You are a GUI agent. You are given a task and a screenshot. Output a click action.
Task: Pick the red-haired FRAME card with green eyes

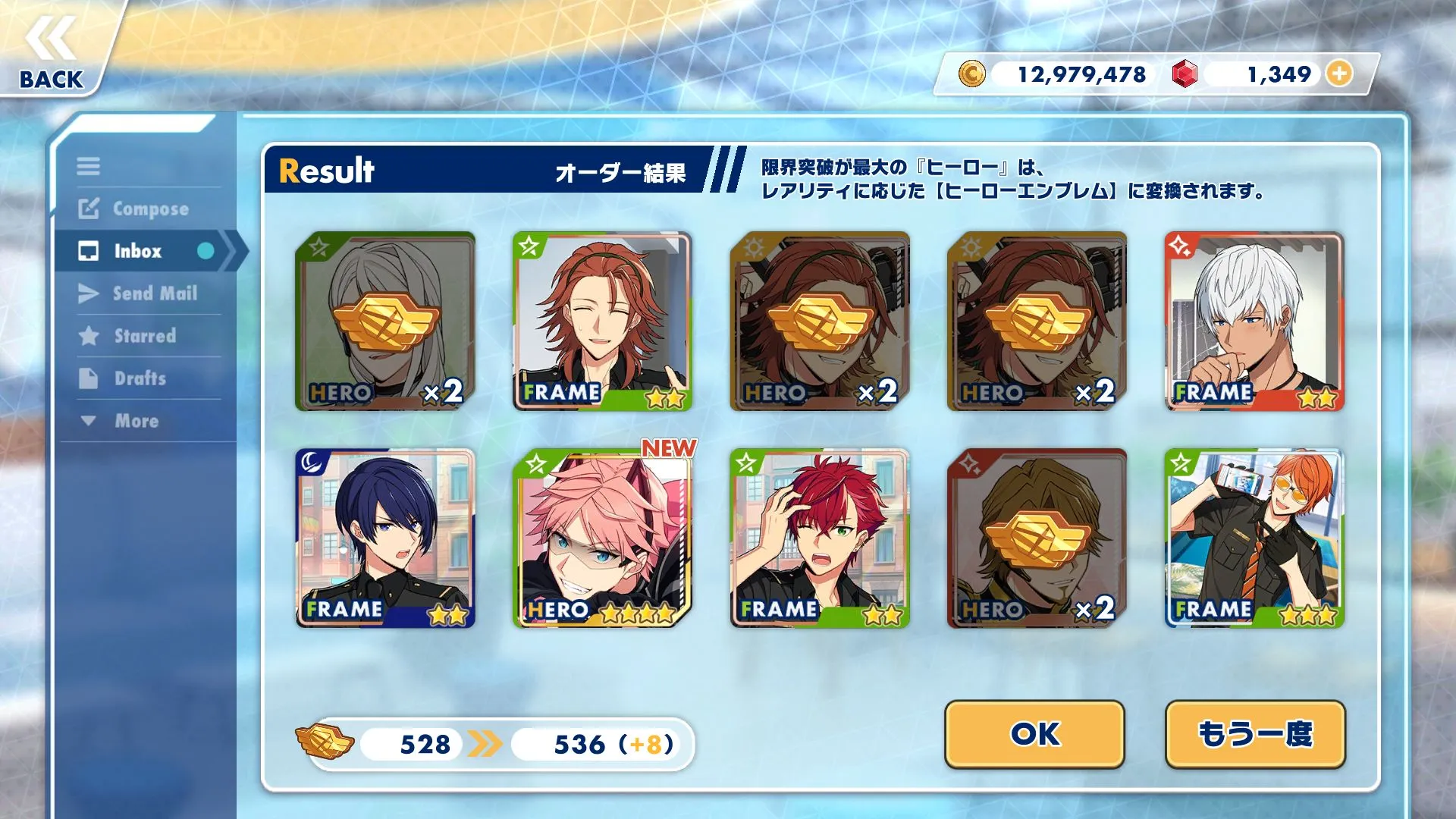(x=820, y=538)
